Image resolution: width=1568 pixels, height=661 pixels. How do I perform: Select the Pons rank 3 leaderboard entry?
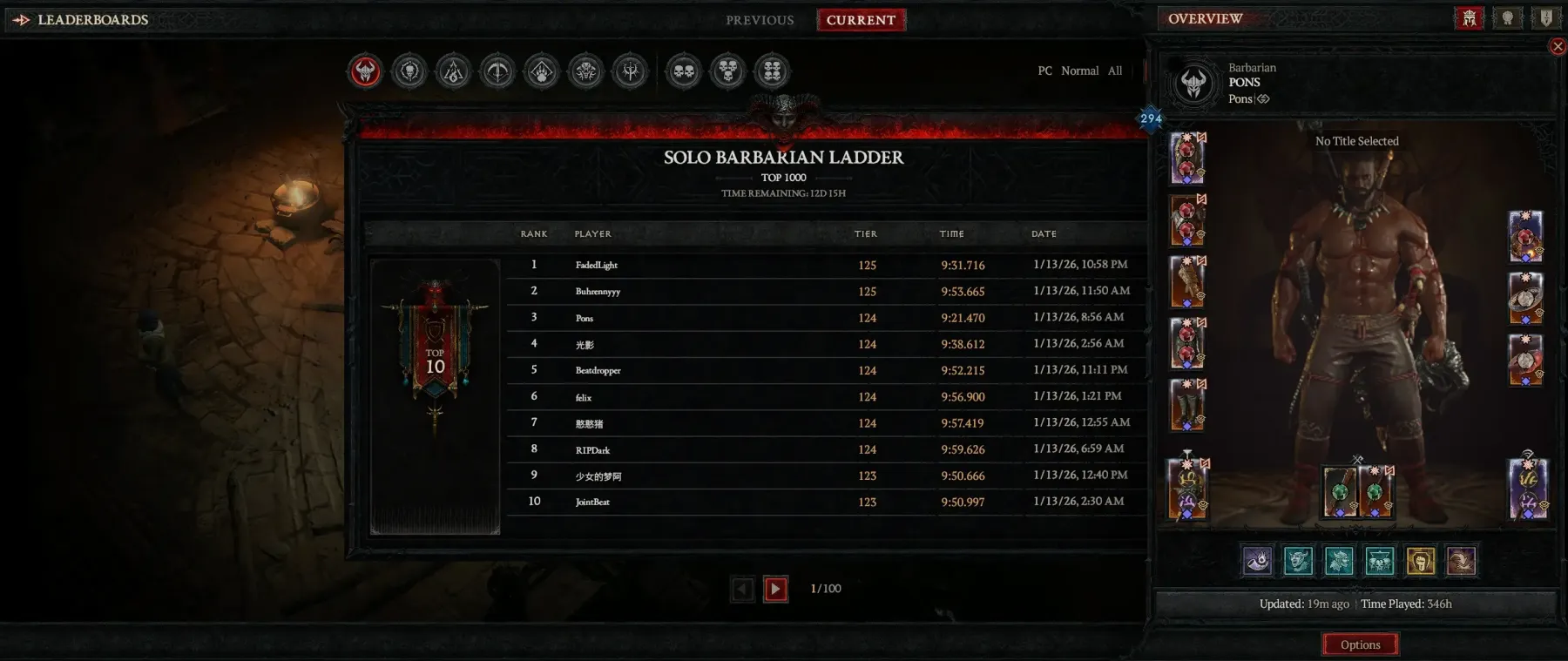pyautogui.click(x=784, y=318)
